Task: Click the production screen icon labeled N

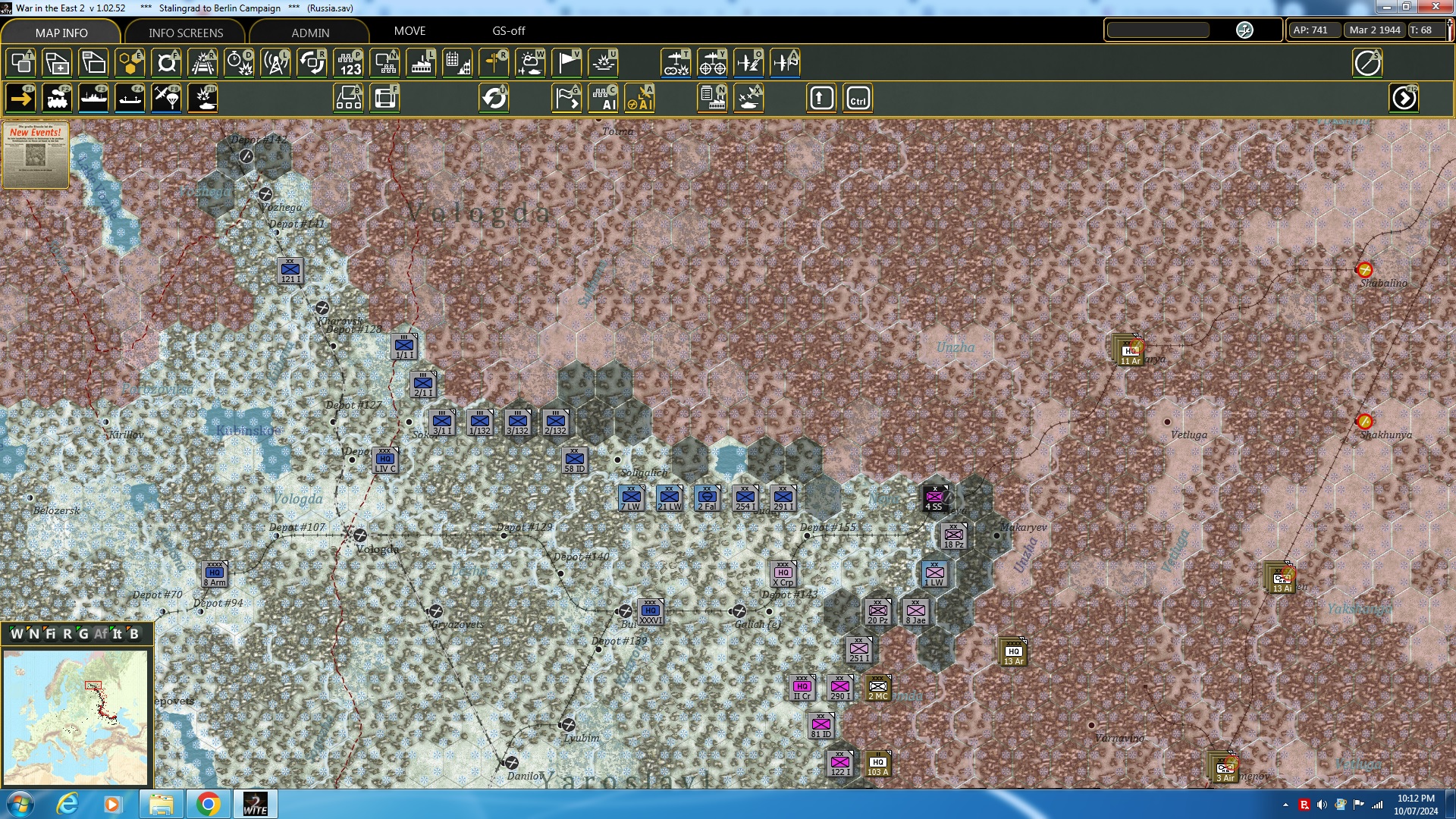Action: [711, 98]
